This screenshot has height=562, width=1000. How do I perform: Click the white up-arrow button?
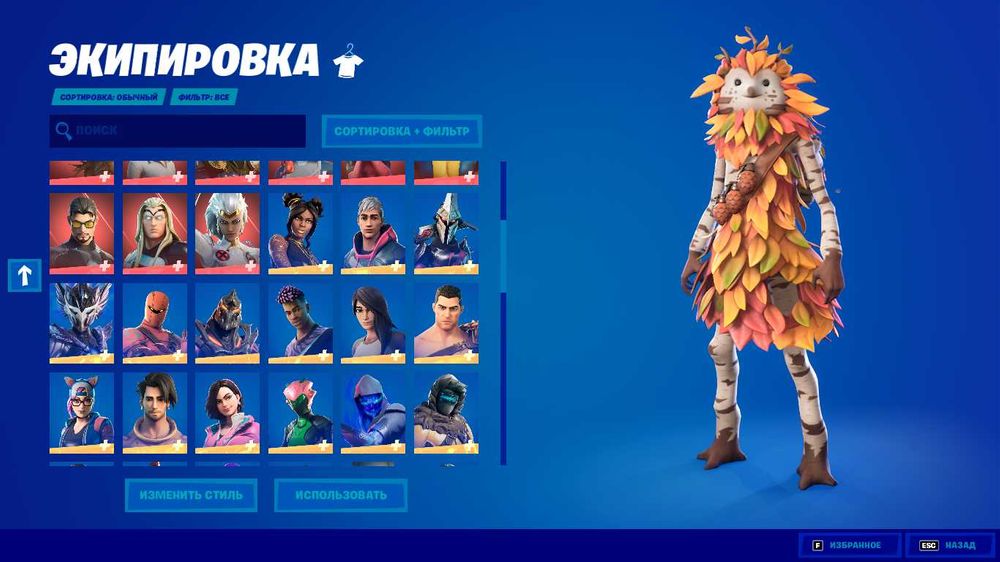pos(24,274)
